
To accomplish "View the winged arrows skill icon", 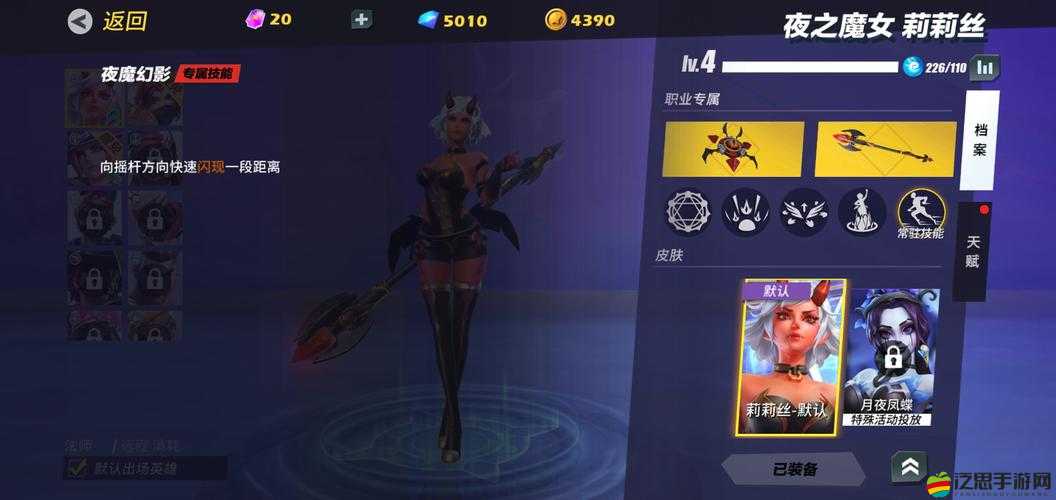I will [804, 210].
